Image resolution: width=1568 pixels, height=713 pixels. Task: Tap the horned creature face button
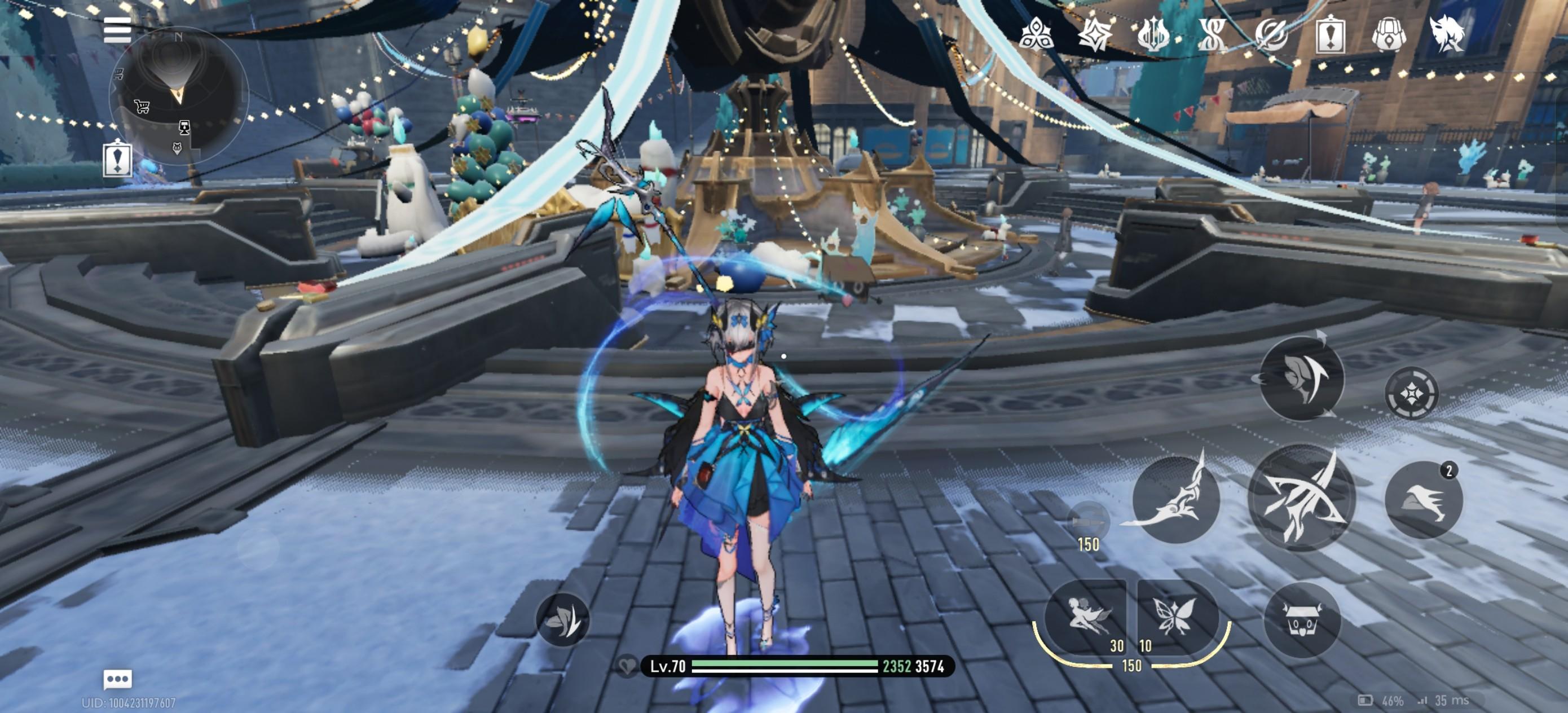pos(1301,619)
